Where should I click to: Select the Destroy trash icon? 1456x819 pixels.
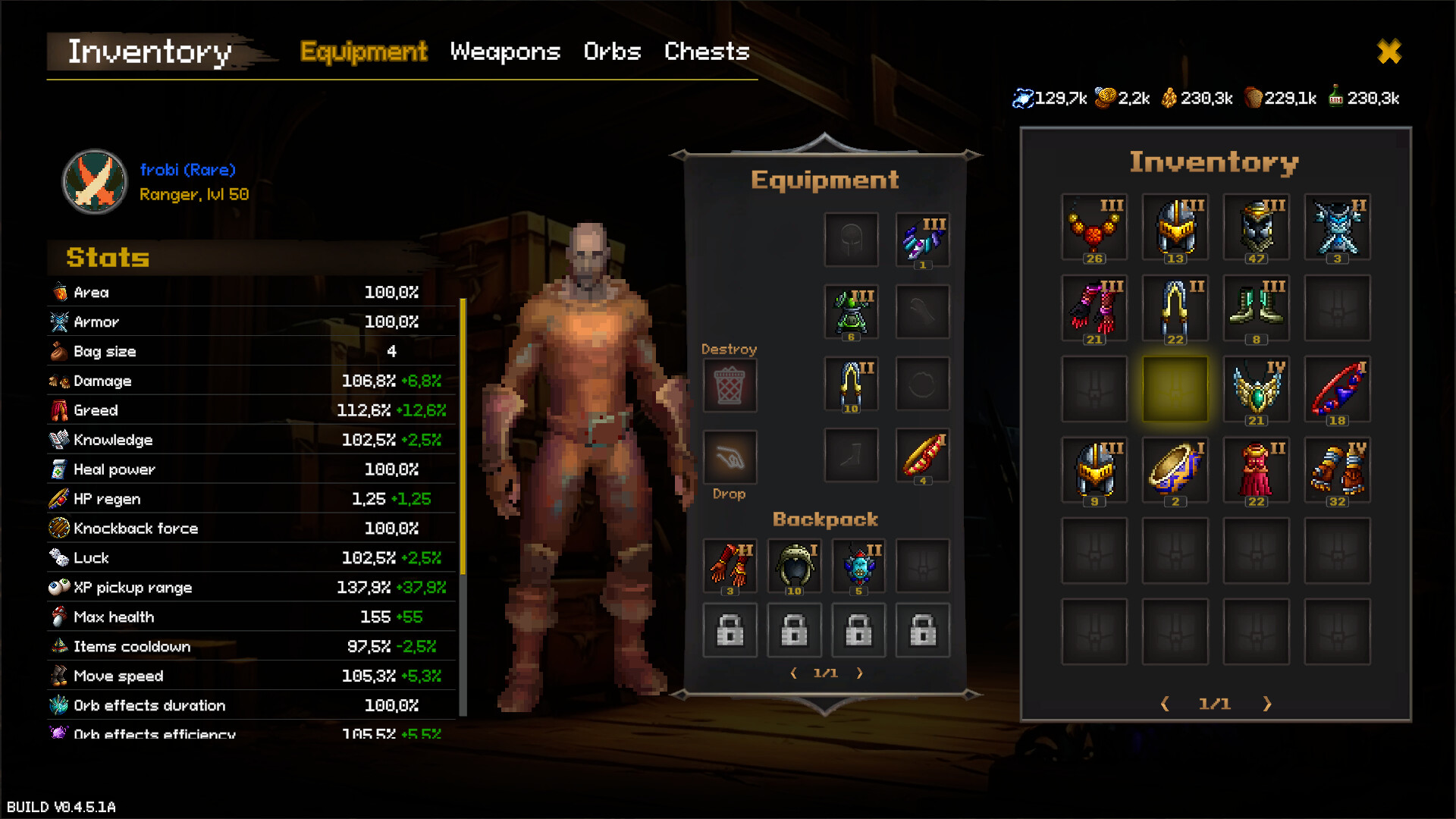coord(730,385)
